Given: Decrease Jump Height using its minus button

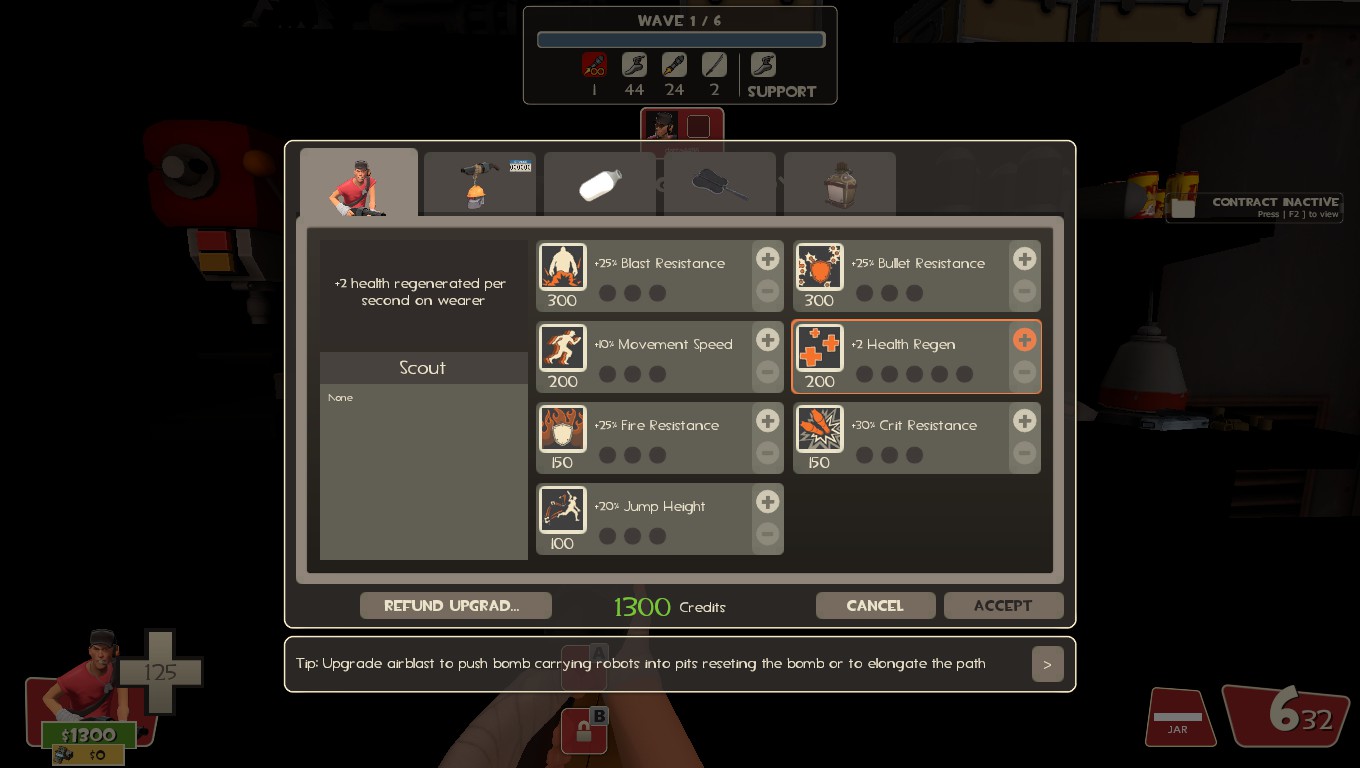Looking at the screenshot, I should pyautogui.click(x=767, y=534).
